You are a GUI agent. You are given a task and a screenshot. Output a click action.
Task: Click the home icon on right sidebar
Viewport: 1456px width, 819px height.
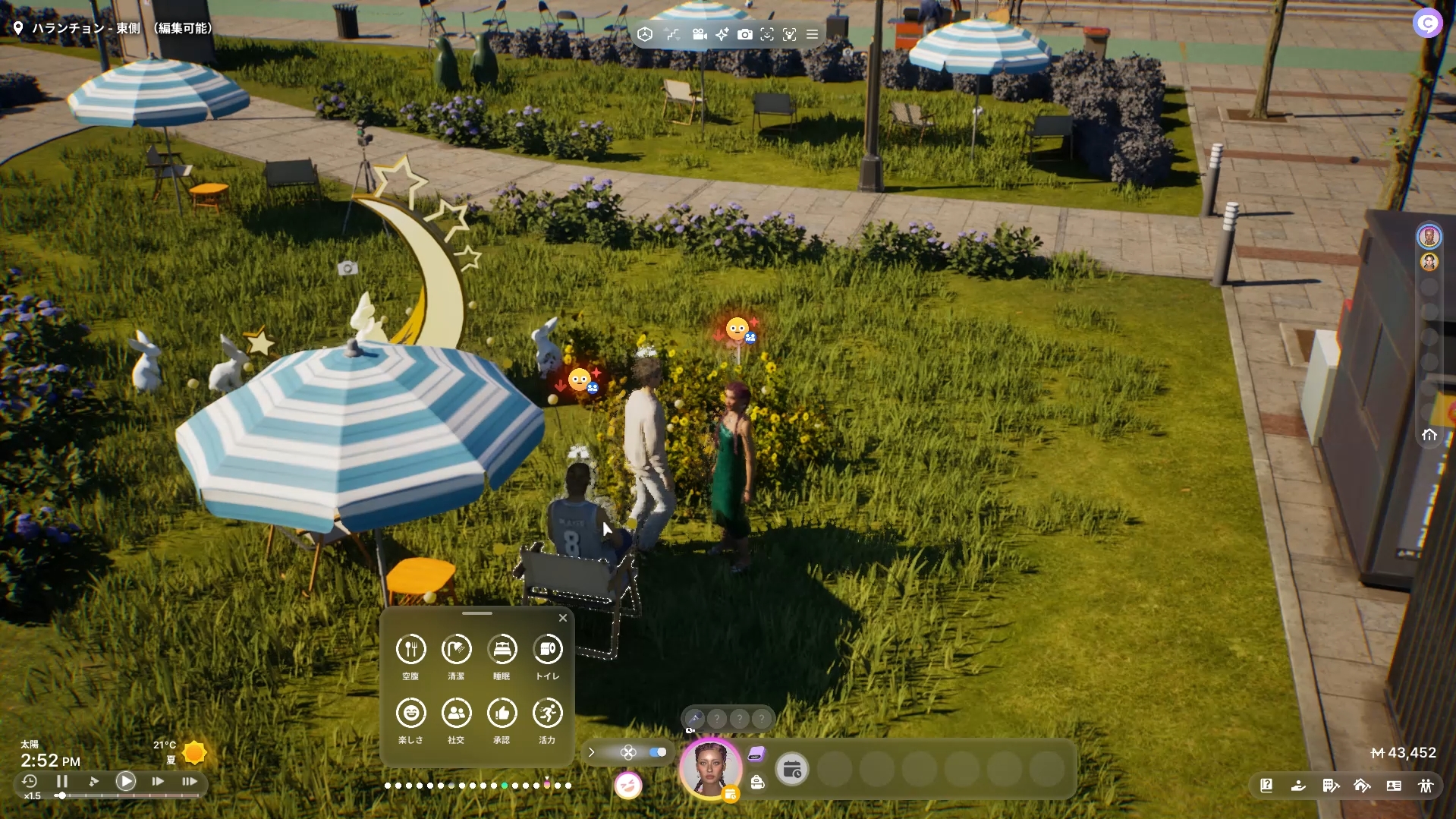click(1429, 435)
